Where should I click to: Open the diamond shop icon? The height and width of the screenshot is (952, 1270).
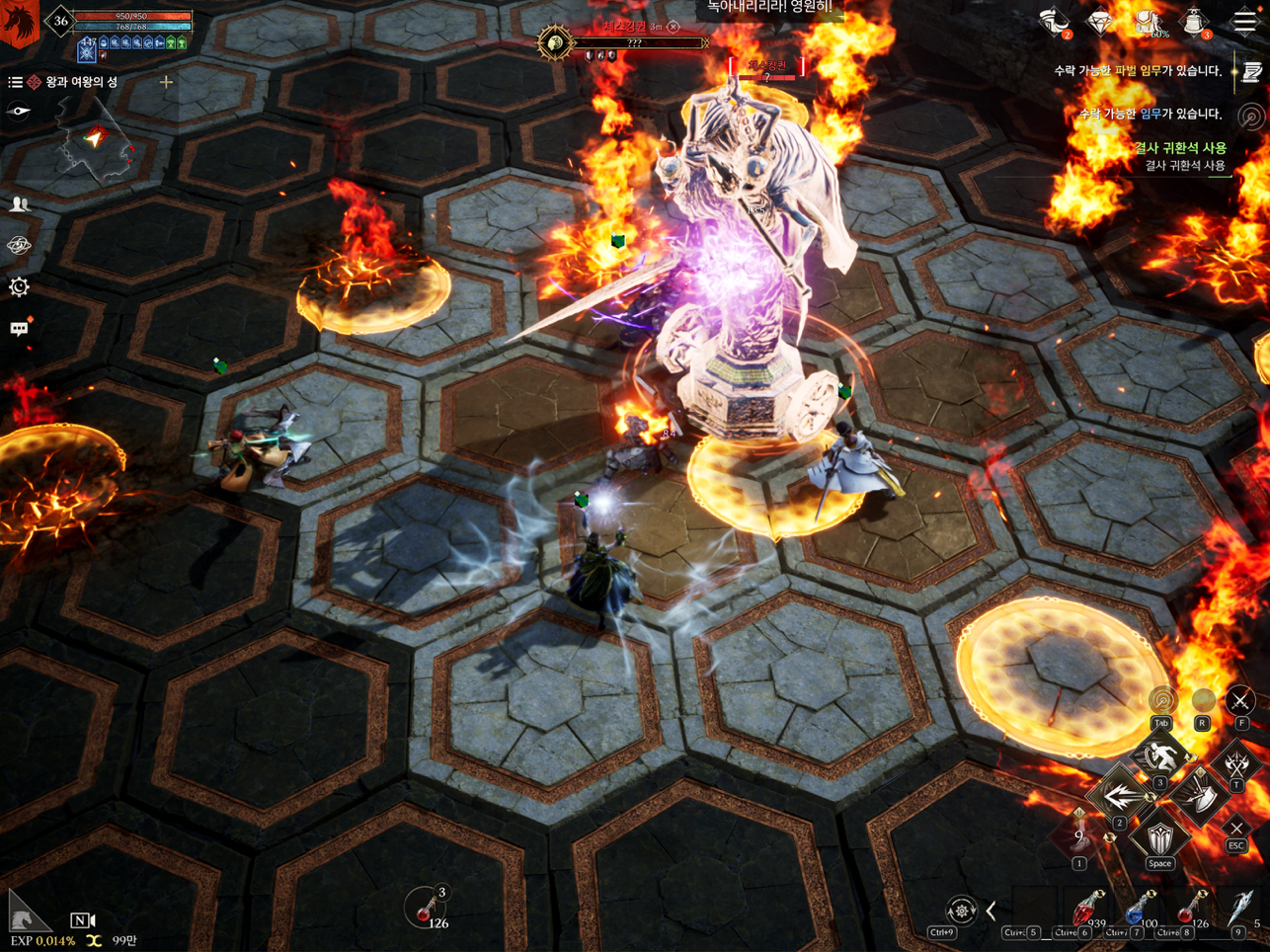point(1100,22)
